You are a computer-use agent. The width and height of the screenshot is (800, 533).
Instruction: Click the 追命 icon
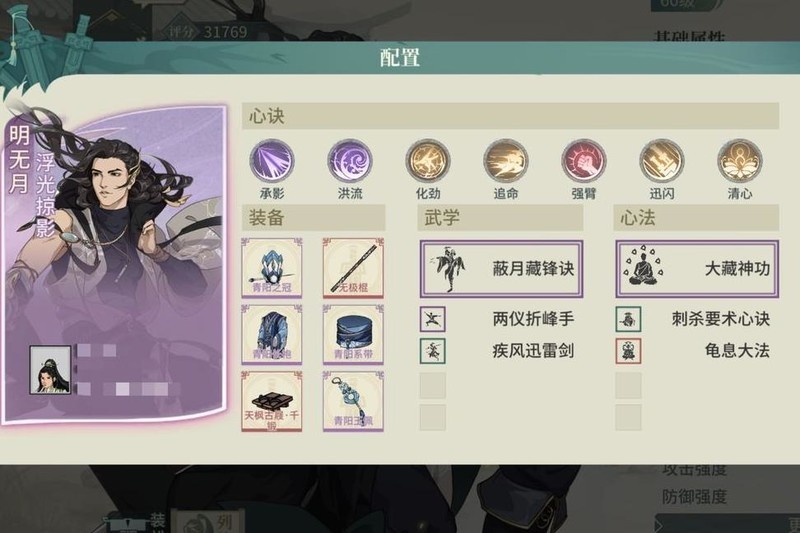(505, 160)
